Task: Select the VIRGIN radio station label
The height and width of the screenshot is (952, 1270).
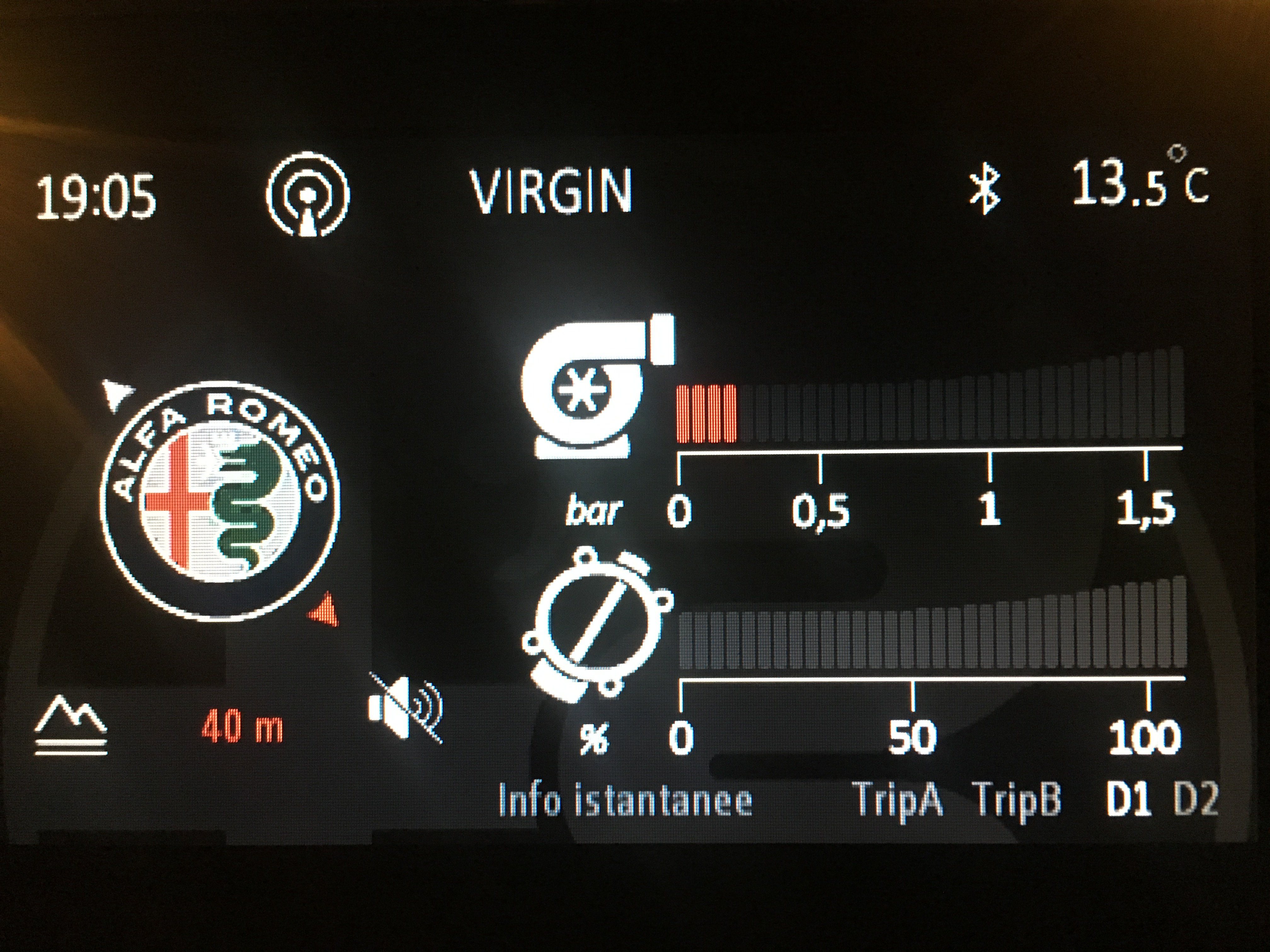Action: pos(551,191)
